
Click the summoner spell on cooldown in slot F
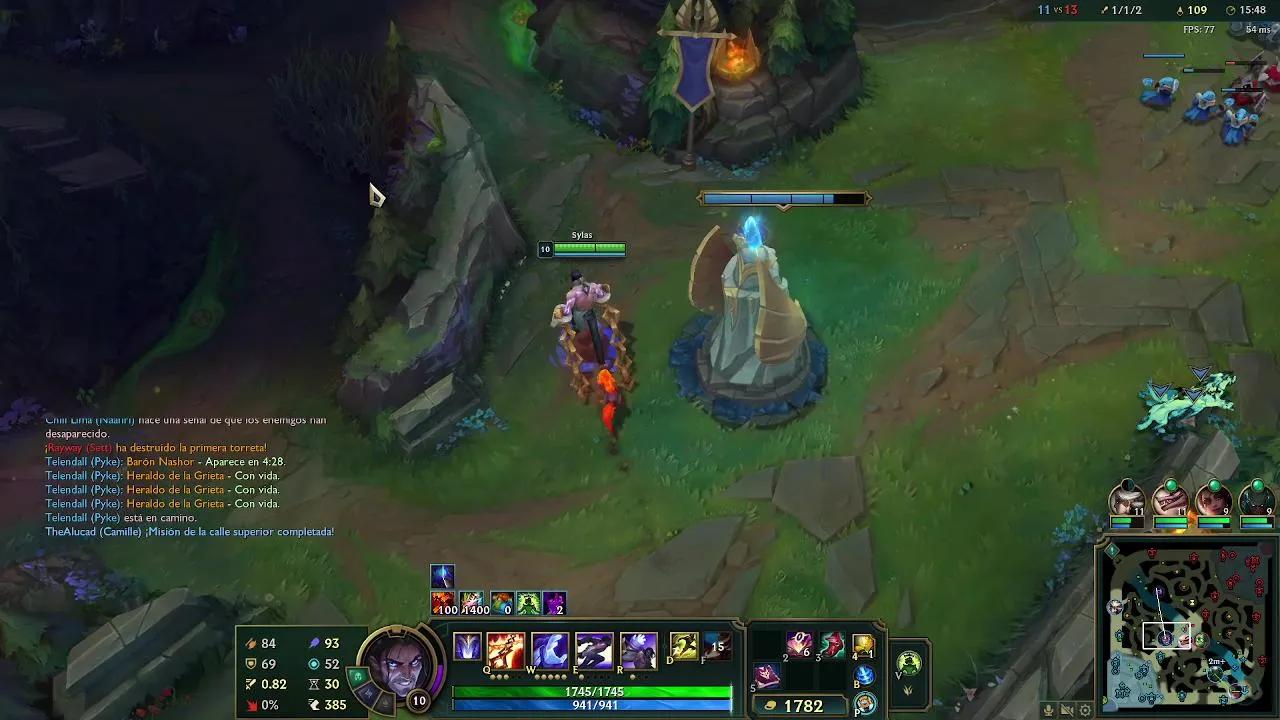click(716, 644)
